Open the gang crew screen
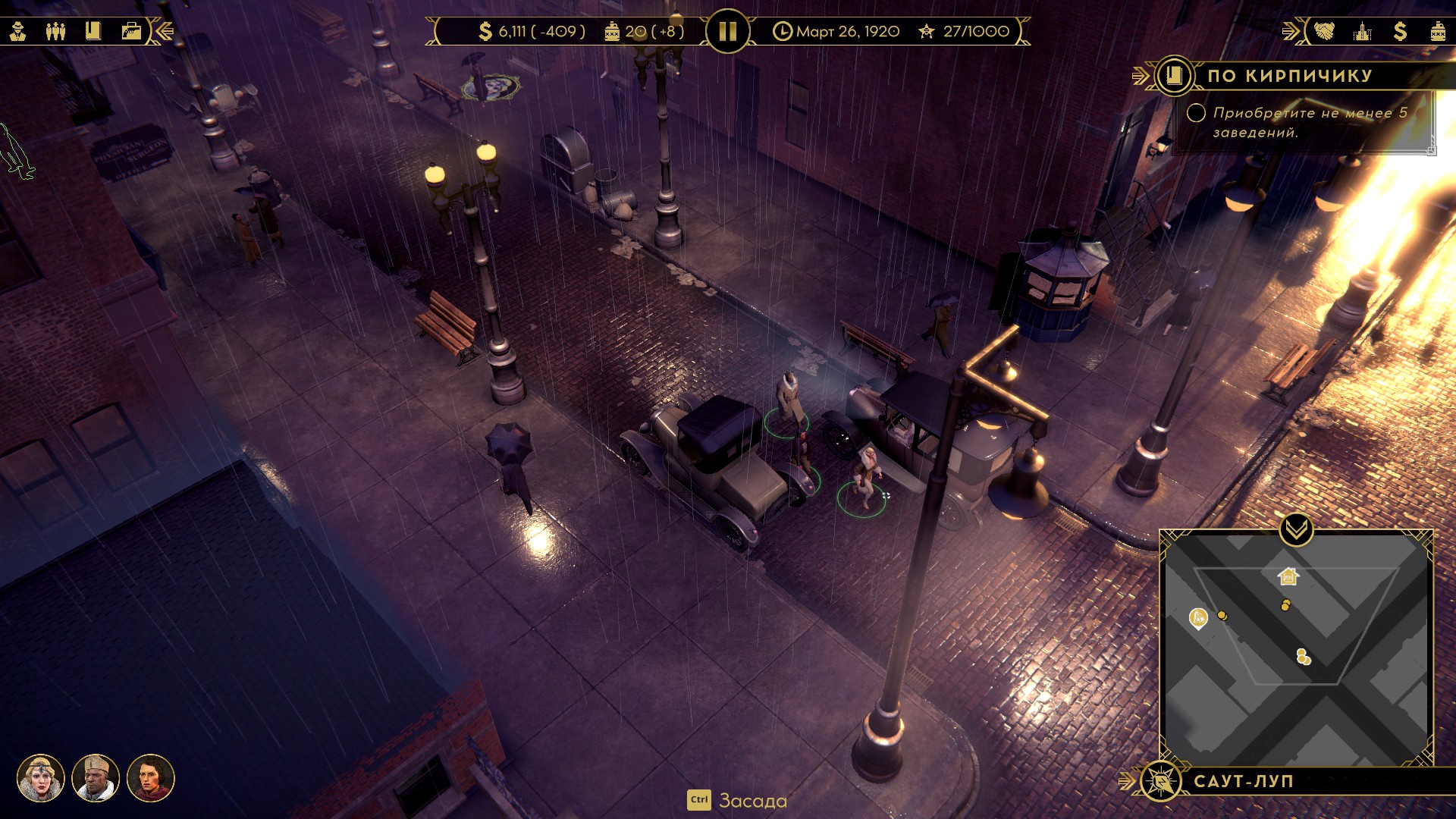This screenshot has width=1456, height=819. click(x=55, y=31)
